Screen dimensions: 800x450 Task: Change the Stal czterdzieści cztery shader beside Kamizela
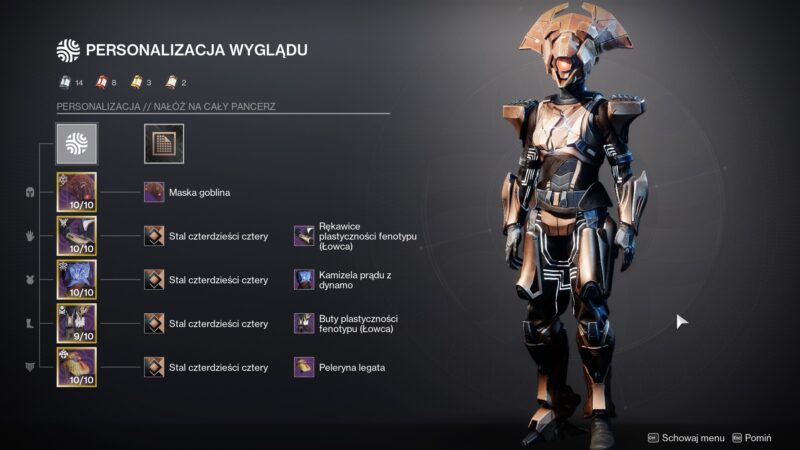[x=154, y=279]
